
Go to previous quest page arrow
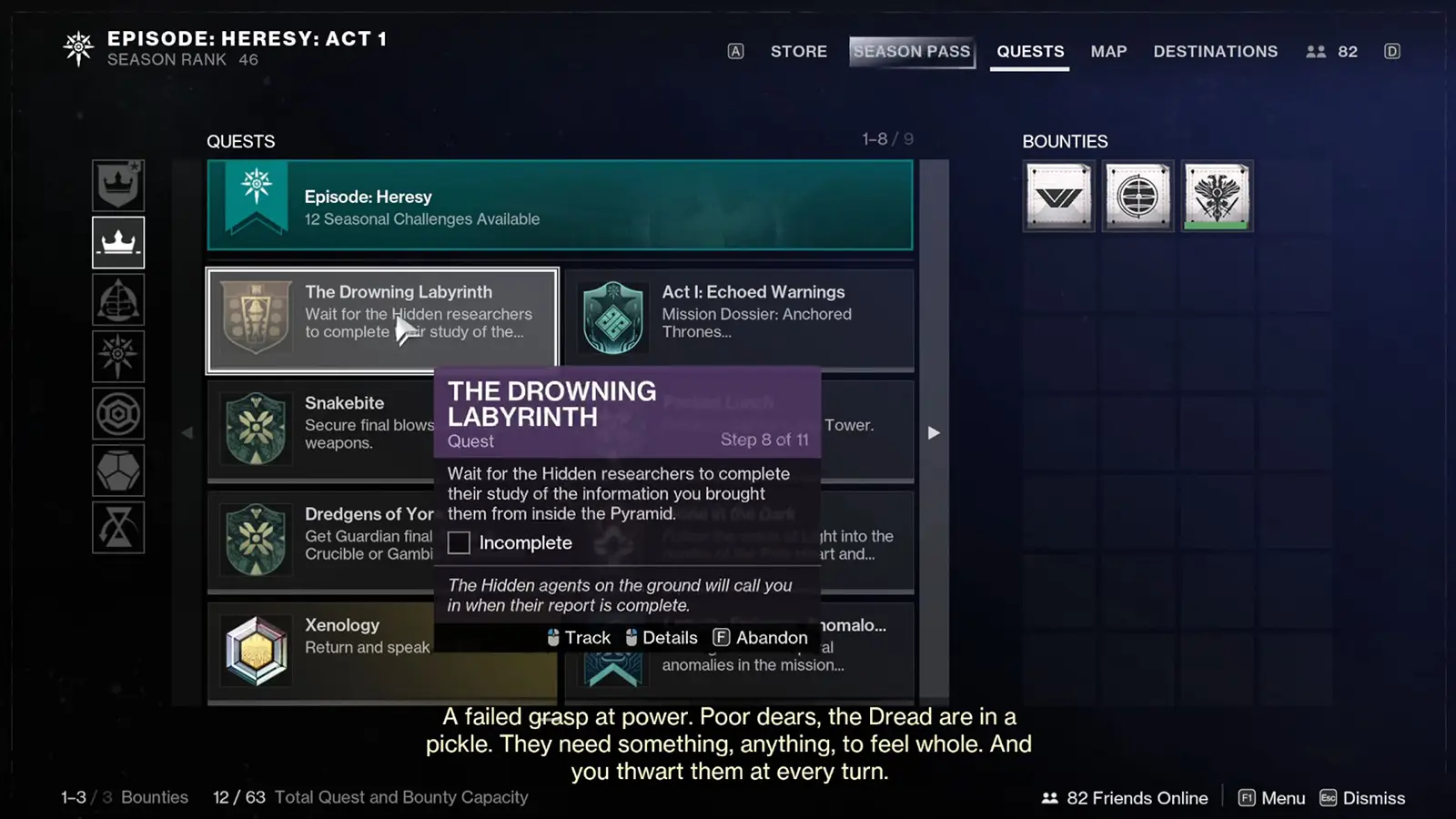coord(187,433)
